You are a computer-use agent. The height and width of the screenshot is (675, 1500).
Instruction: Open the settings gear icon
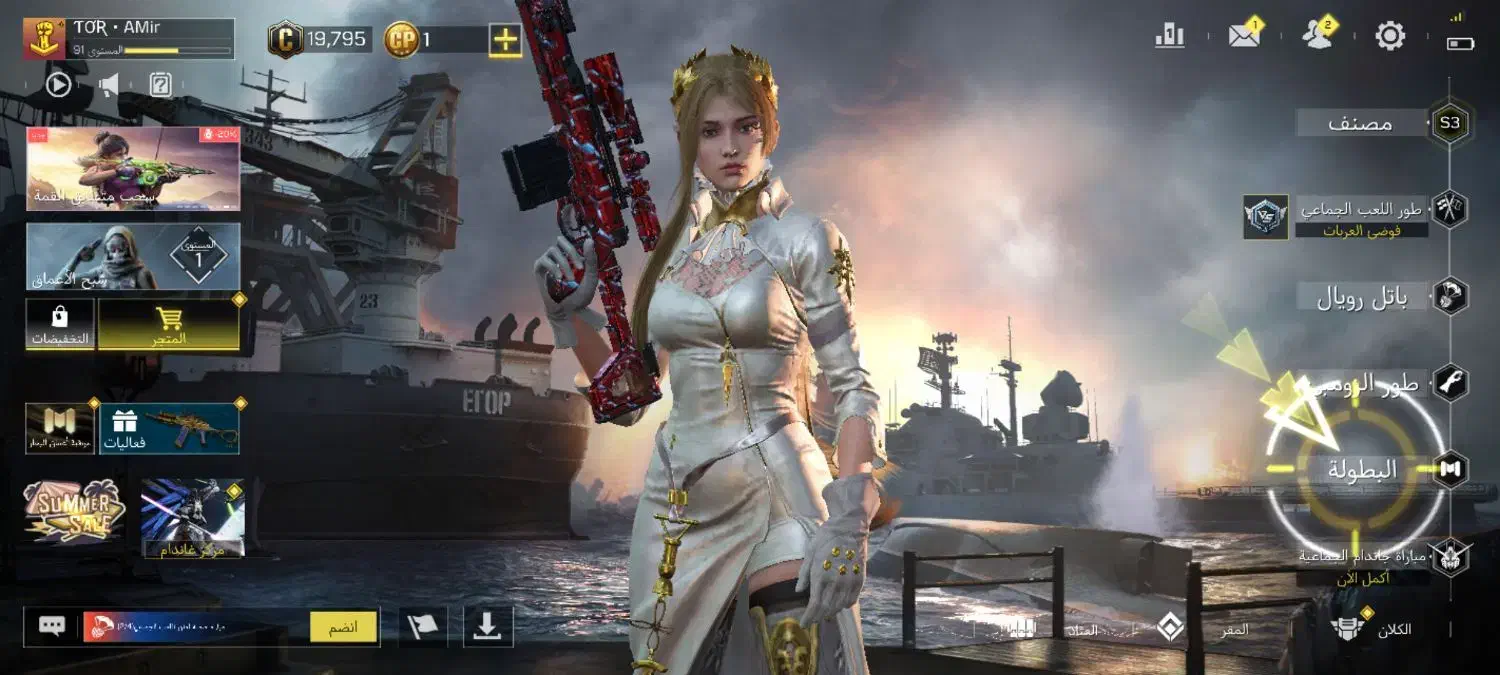(1390, 36)
